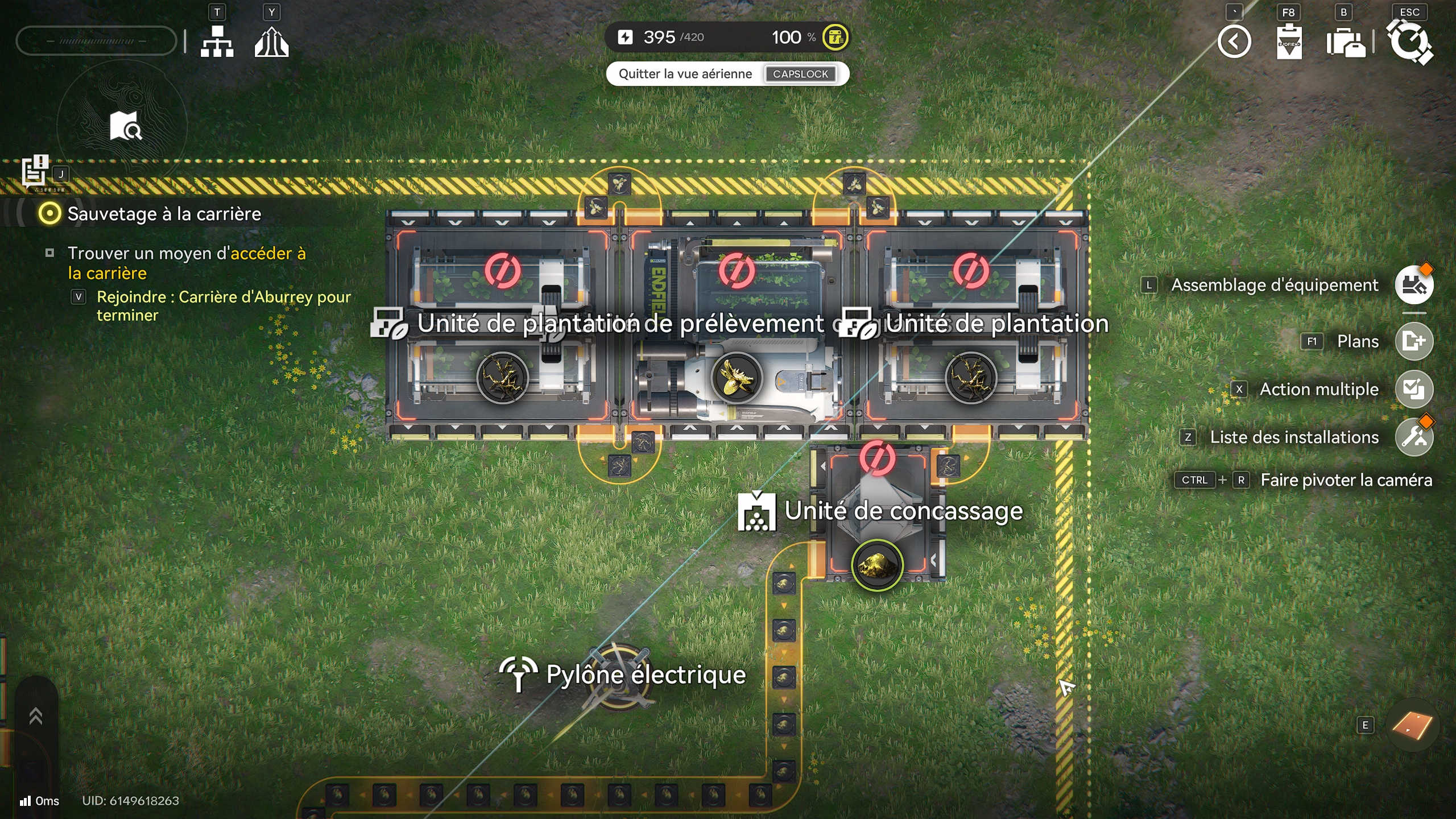
Task: Click the circular back arrow icon top right
Action: tap(1235, 42)
